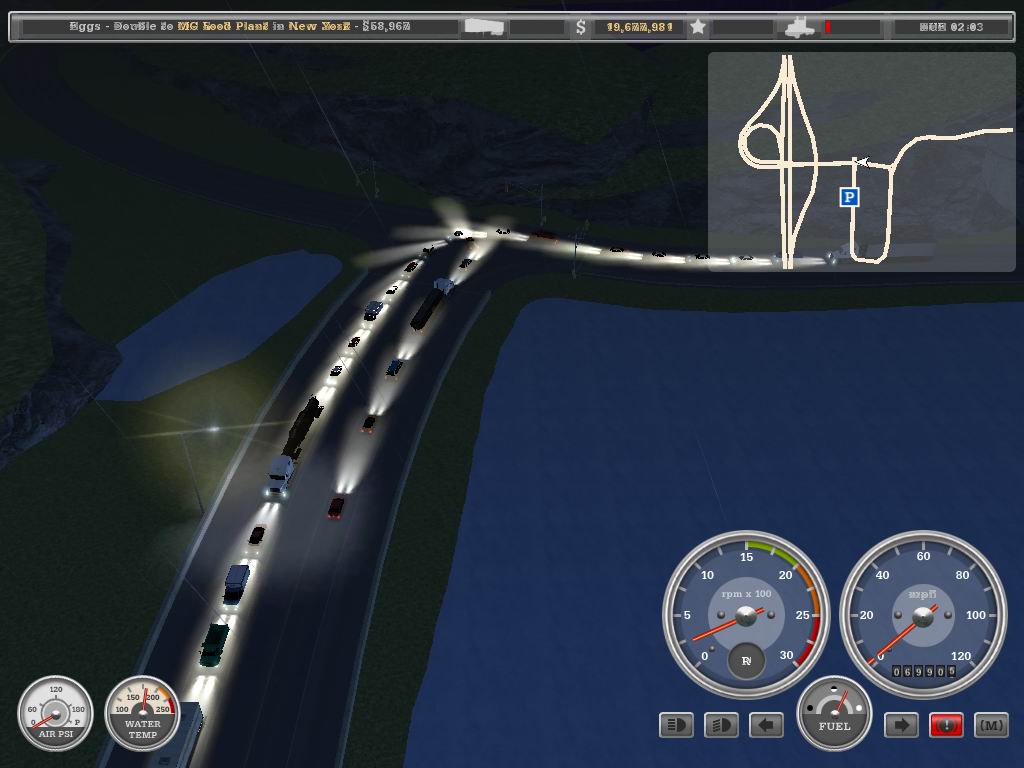1024x768 pixels.
Task: Open the trailer icon in top bar
Action: (x=484, y=27)
